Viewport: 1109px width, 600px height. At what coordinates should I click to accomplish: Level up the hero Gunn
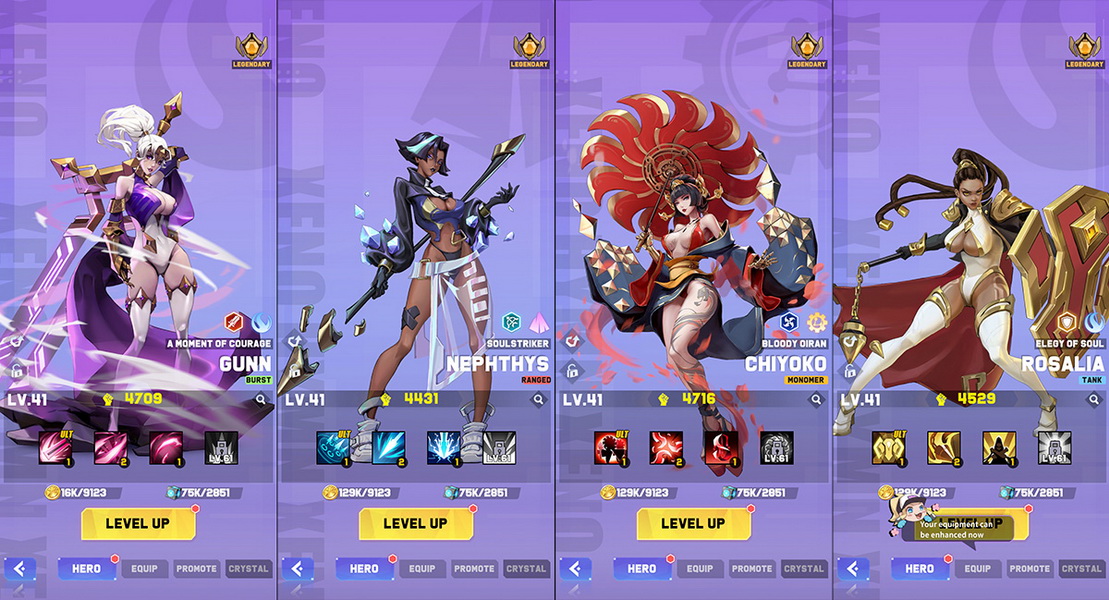(x=138, y=523)
